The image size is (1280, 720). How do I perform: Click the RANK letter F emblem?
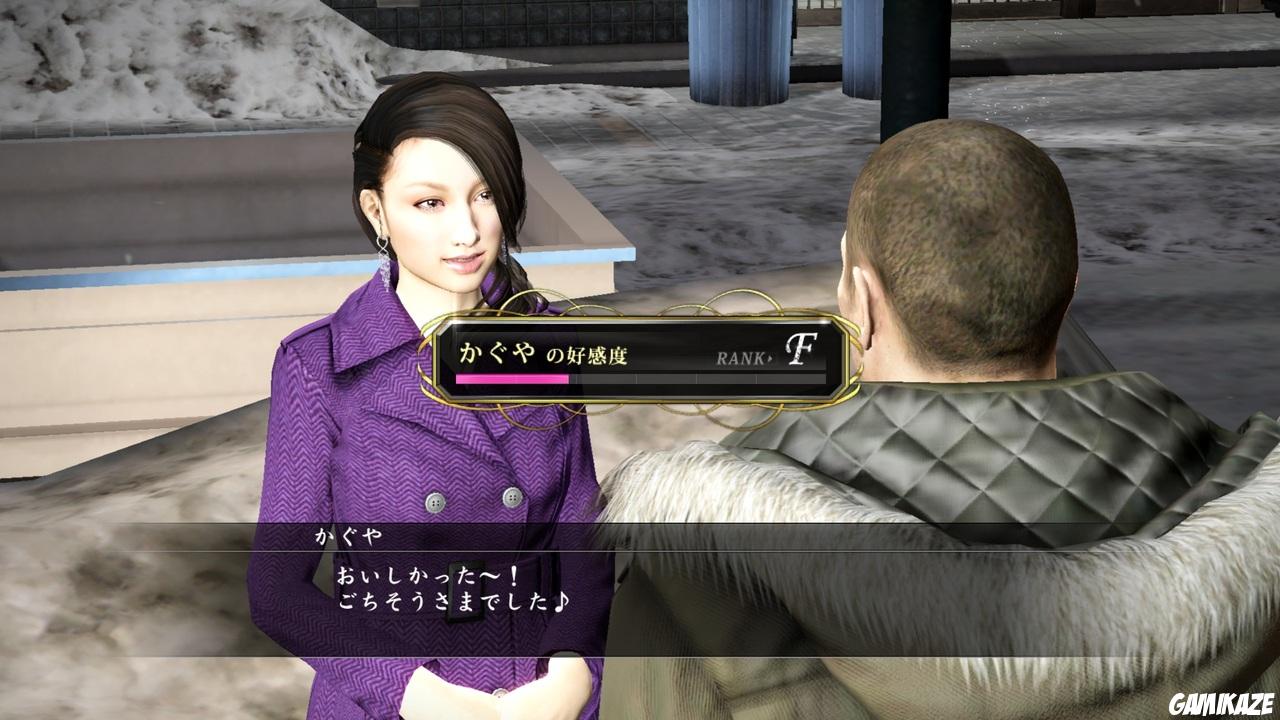[800, 347]
